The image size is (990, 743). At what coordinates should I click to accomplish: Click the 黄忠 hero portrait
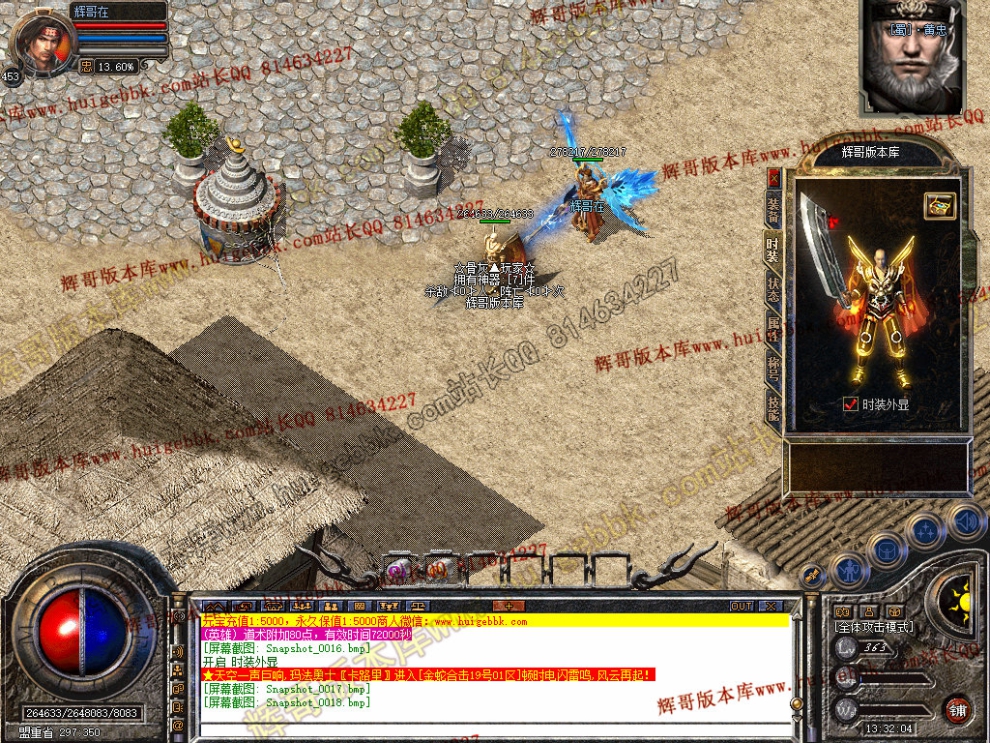(x=911, y=57)
